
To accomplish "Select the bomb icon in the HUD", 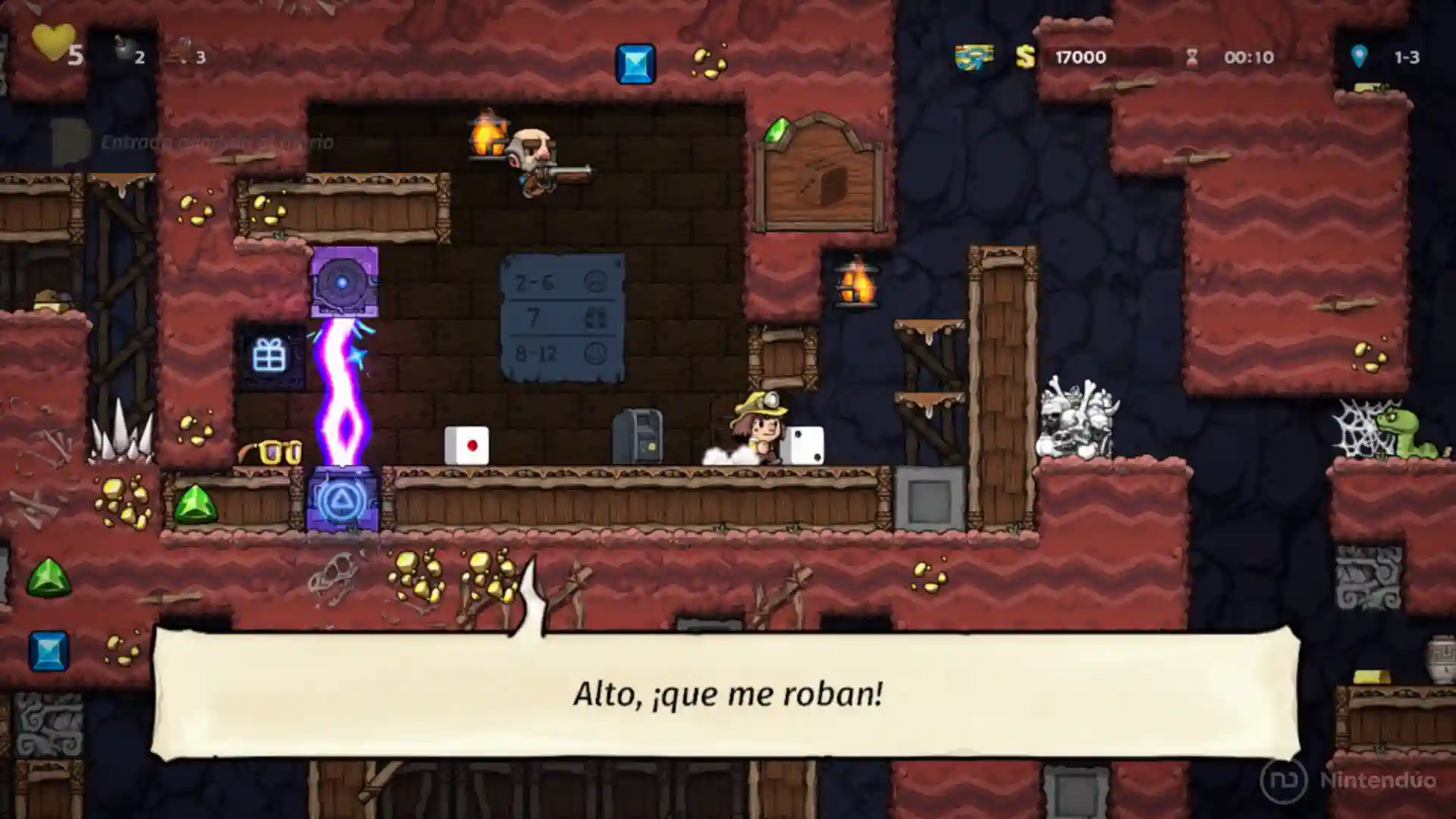I will [x=124, y=50].
